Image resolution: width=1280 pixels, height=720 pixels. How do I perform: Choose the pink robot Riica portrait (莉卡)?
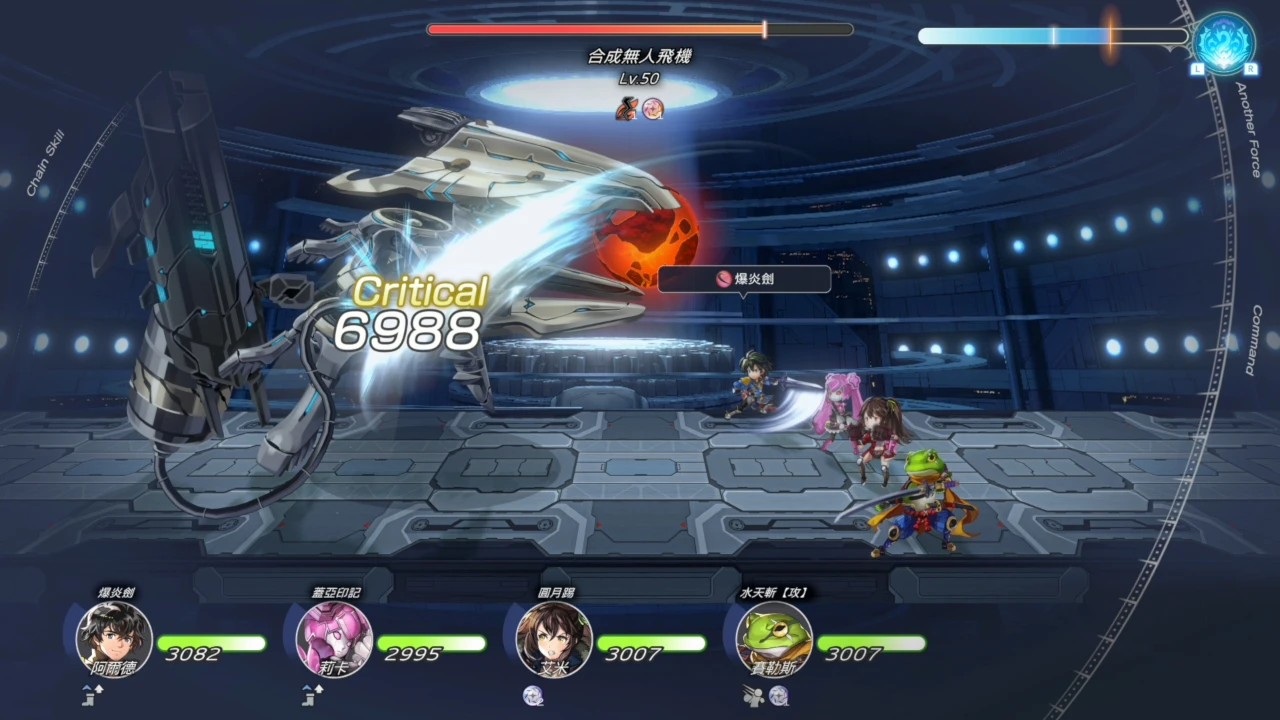tap(334, 638)
